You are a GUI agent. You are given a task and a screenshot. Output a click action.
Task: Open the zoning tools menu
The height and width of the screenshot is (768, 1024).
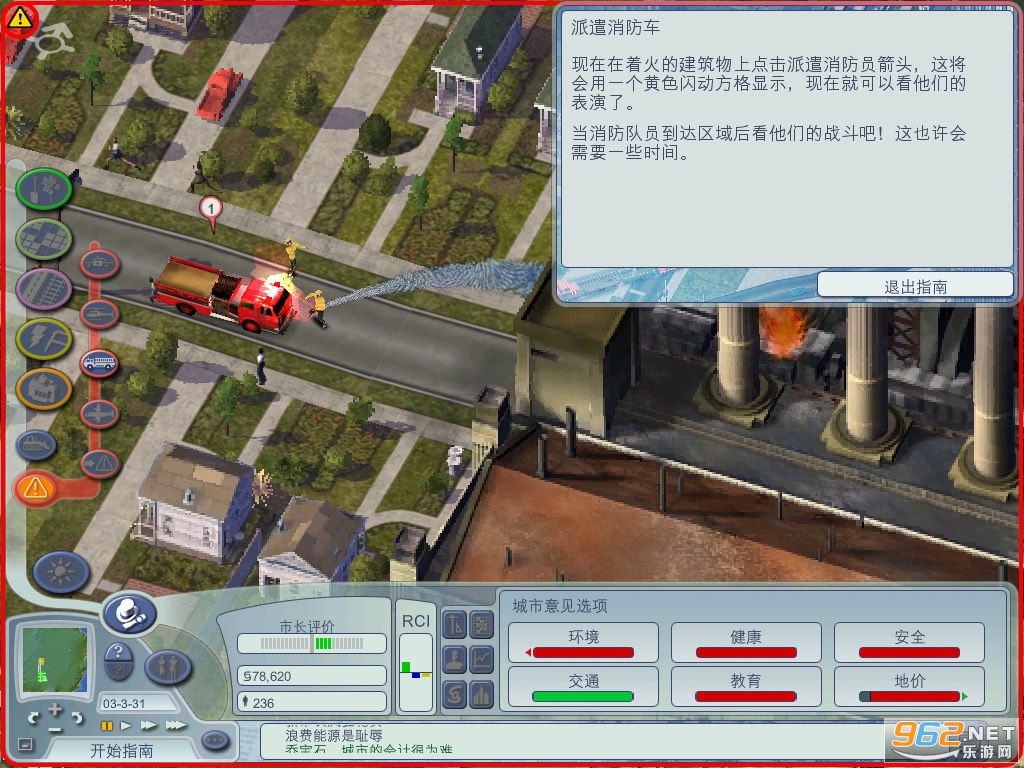coord(44,238)
